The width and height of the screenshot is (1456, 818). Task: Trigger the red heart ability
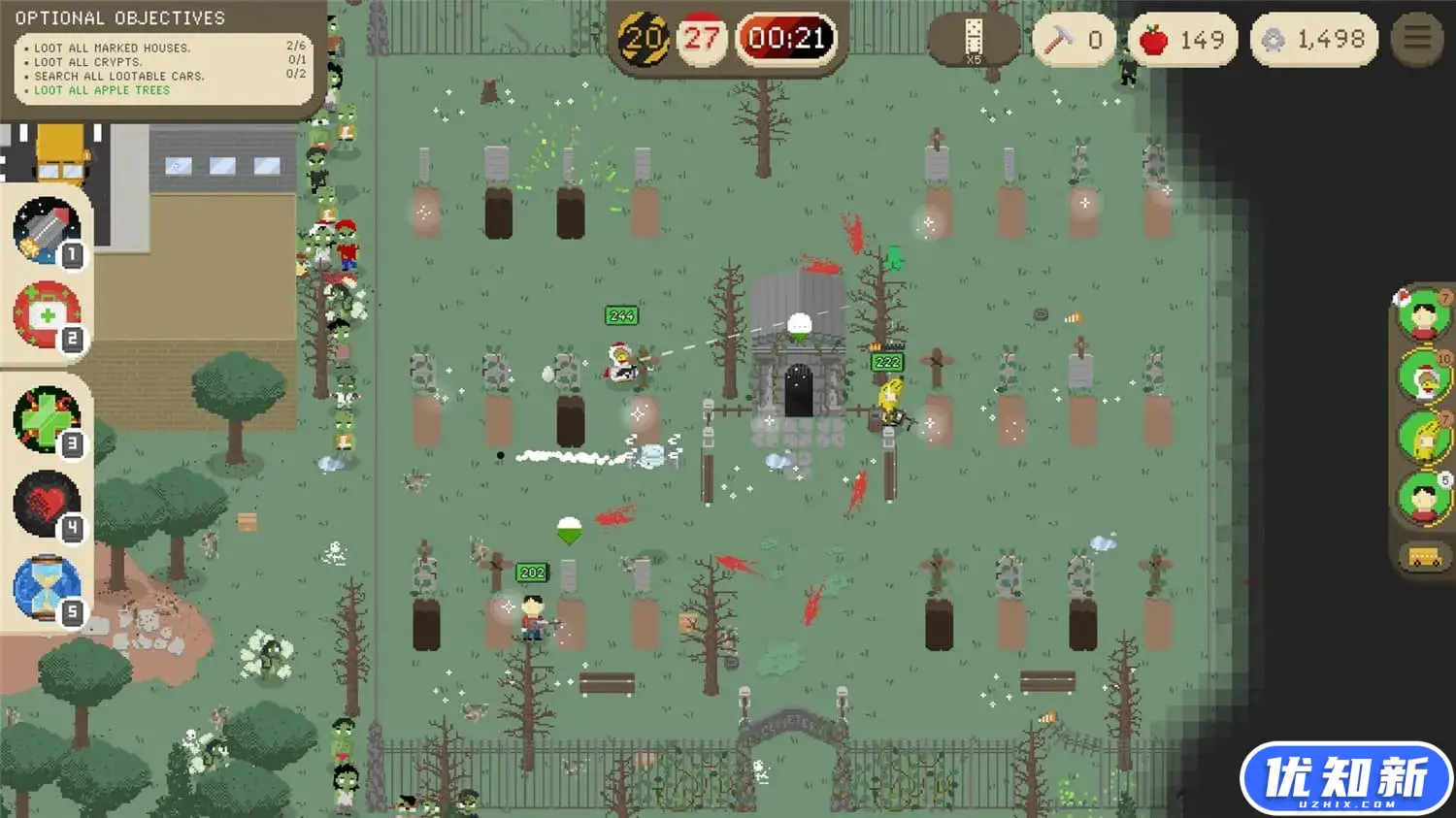[46, 504]
